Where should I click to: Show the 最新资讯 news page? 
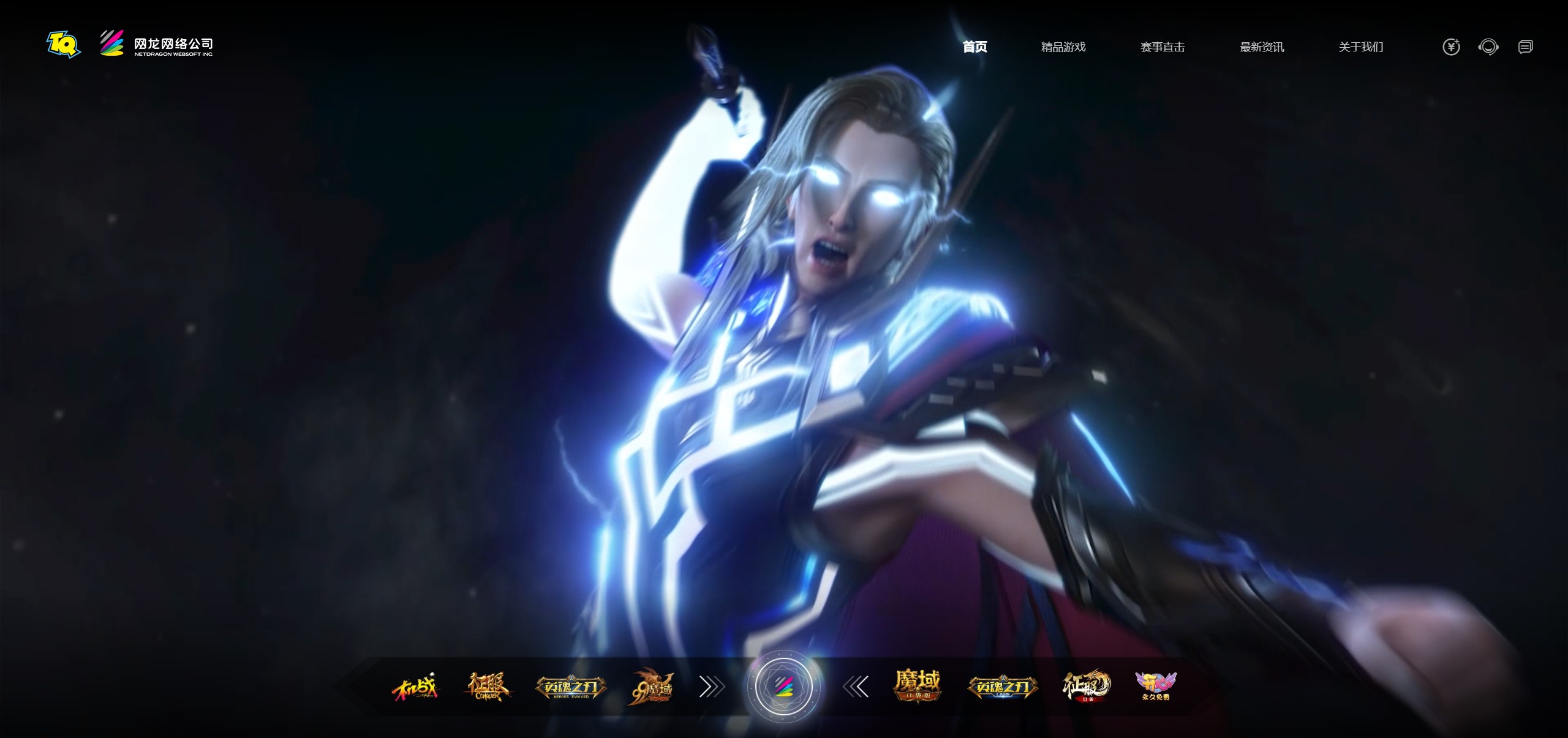(x=1261, y=47)
